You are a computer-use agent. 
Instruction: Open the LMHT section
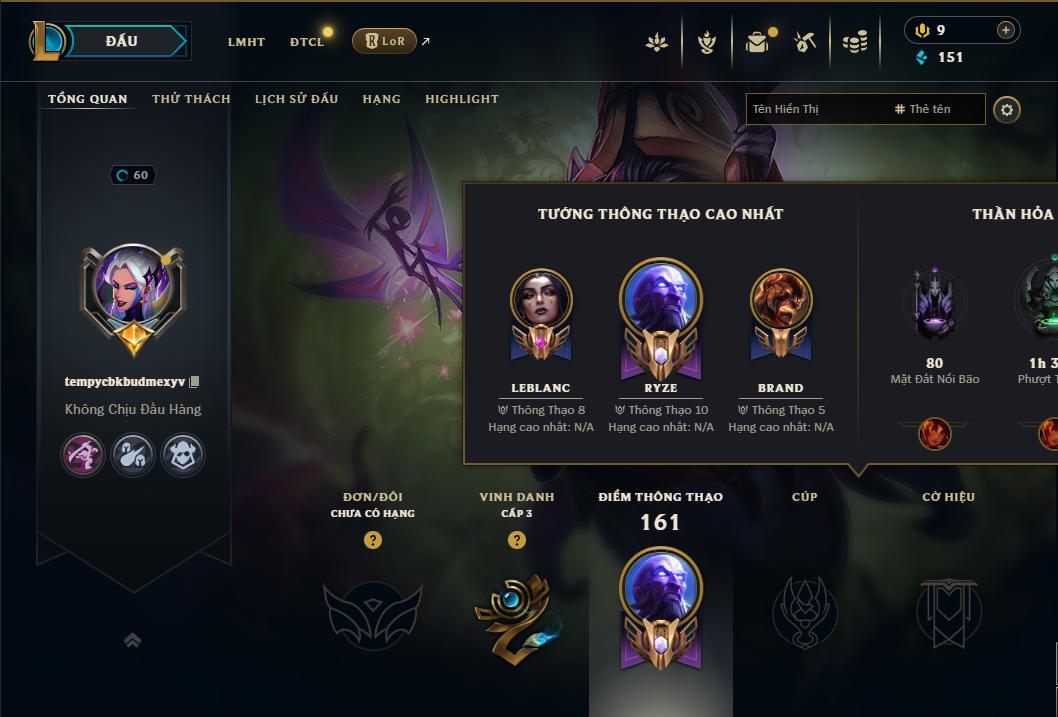click(x=246, y=42)
